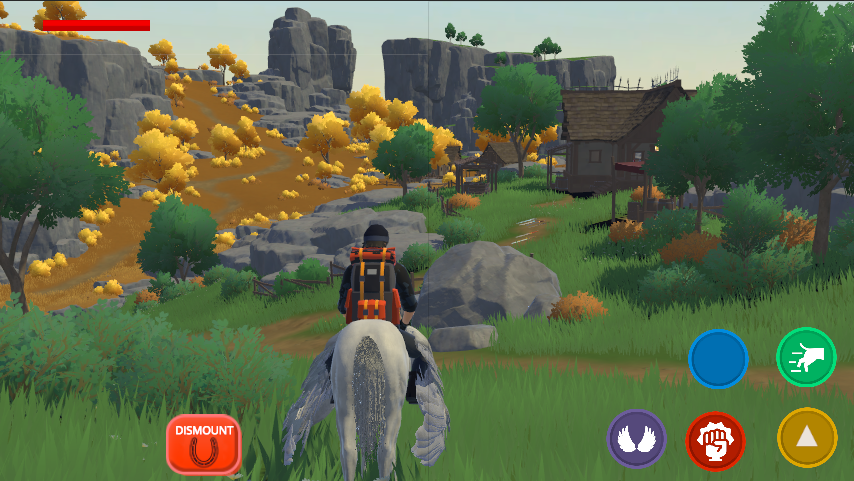The image size is (854, 481).
Task: Activate the purple wings fly button
Action: pos(636,438)
